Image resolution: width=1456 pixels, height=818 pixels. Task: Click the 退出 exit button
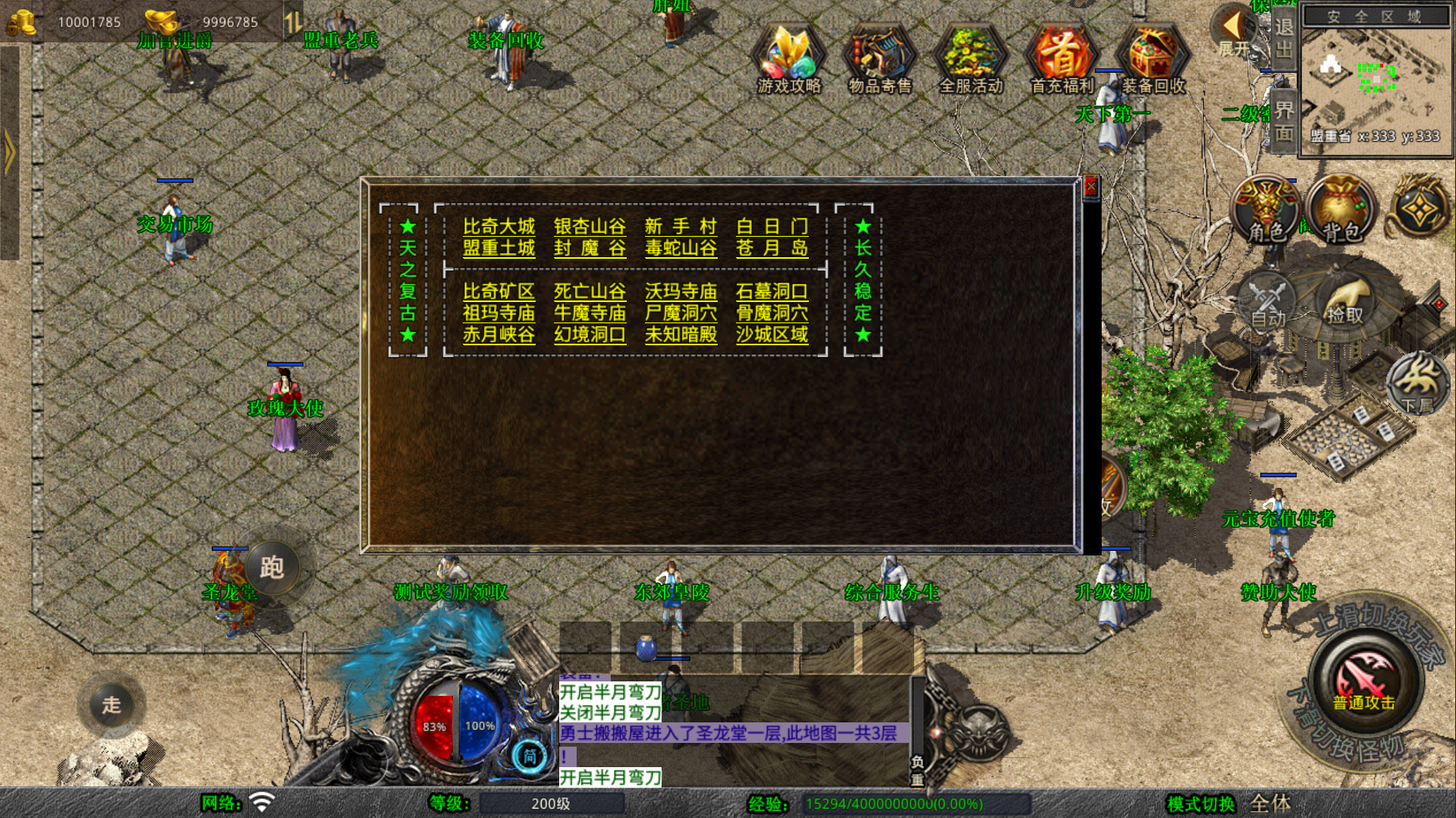pos(1283,38)
